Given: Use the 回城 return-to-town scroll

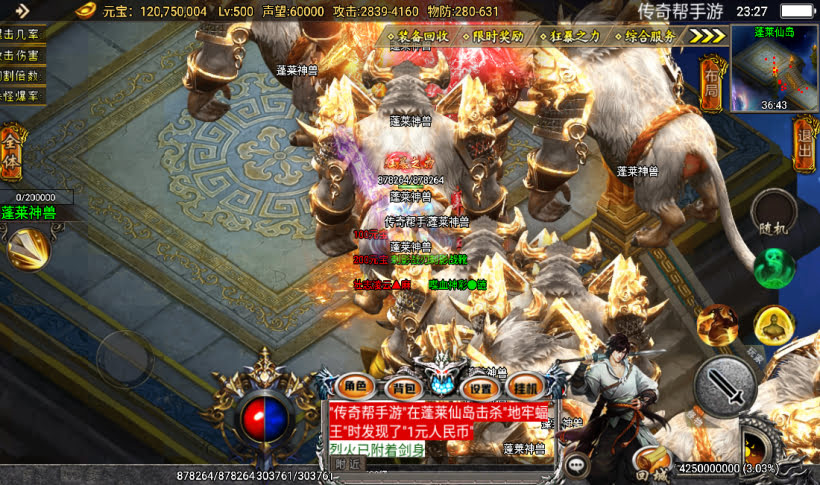Looking at the screenshot, I should (x=651, y=462).
